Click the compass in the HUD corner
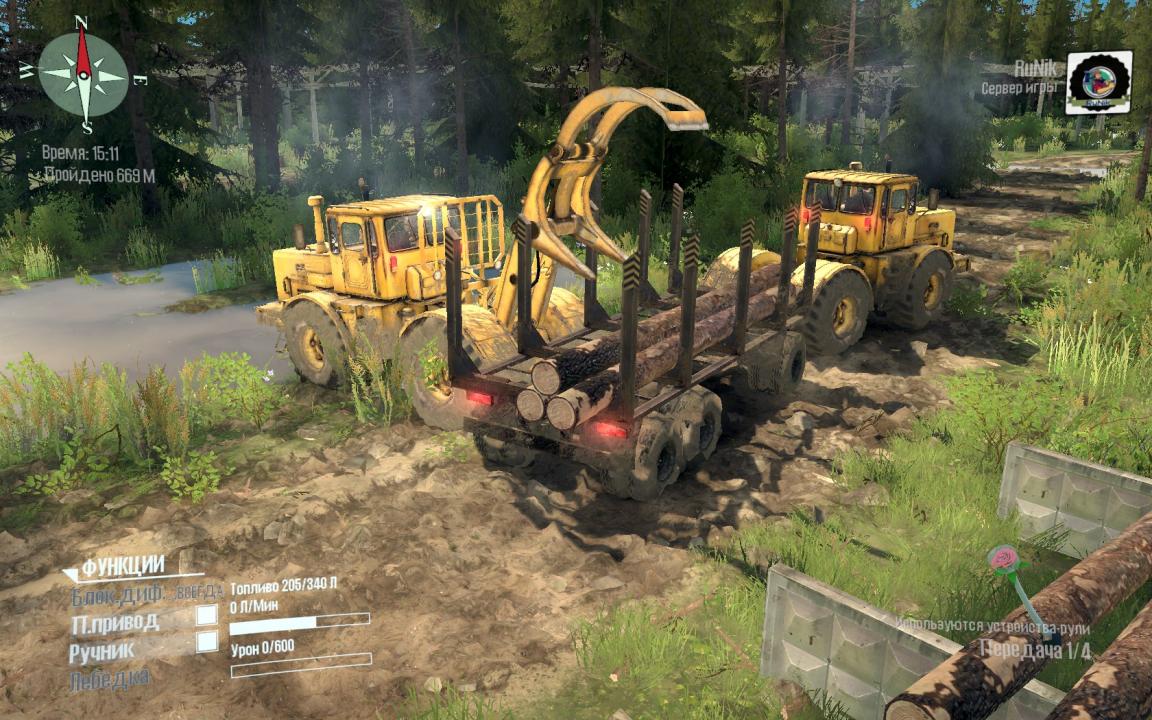This screenshot has width=1152, height=720. coord(83,75)
